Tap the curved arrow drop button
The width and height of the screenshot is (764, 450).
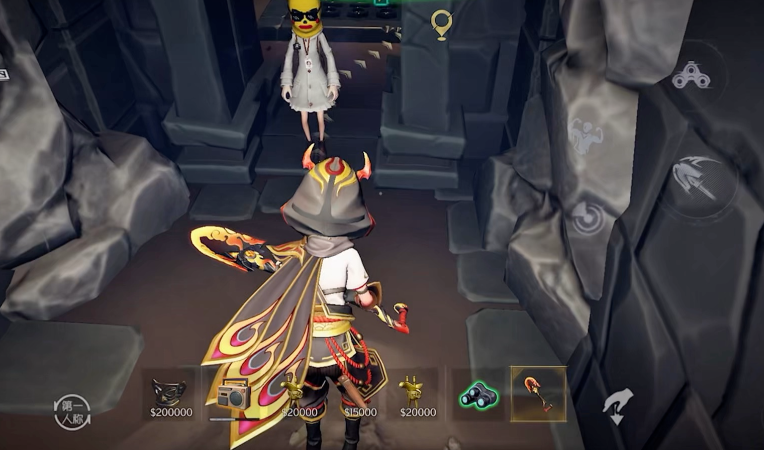click(x=618, y=405)
